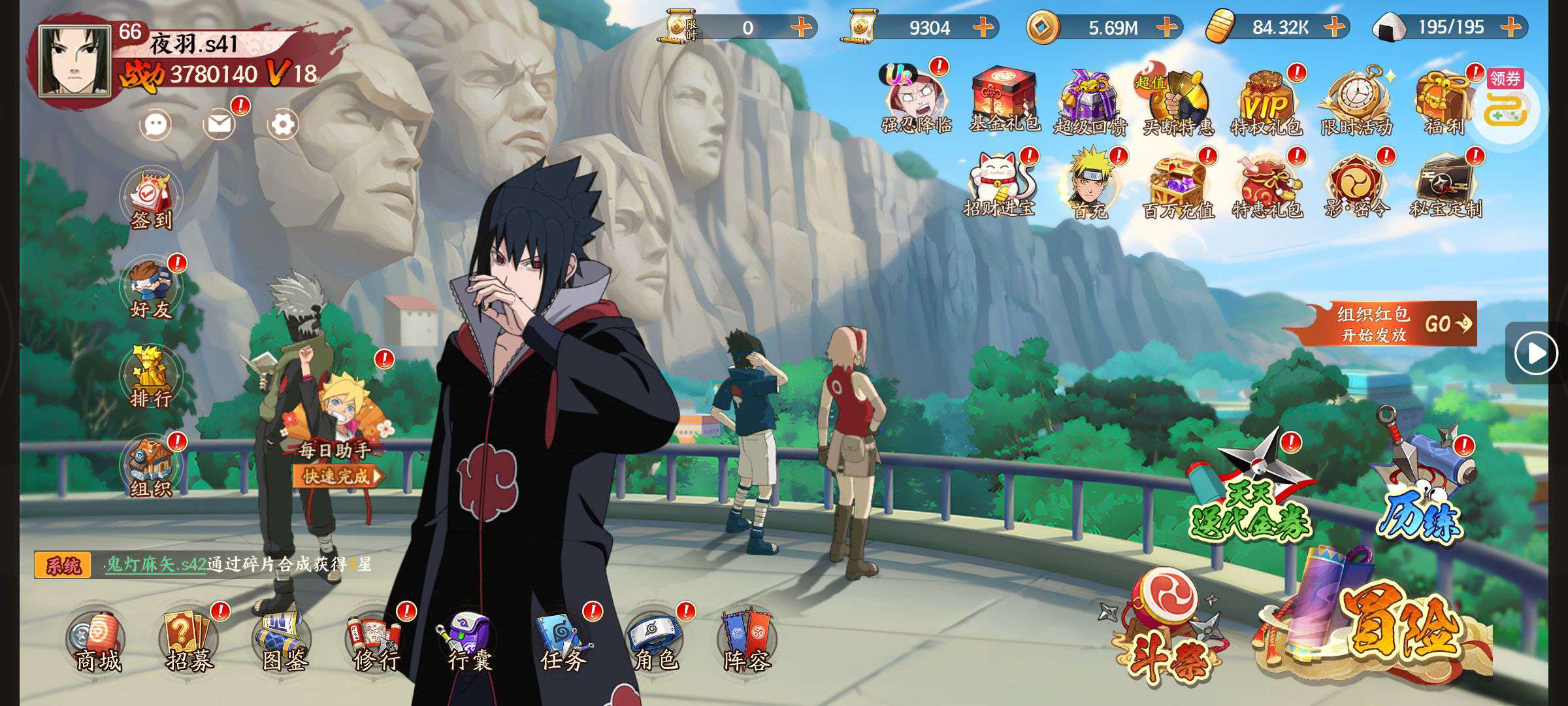
Task: Open the 图鉴 encyclopedia
Action: 284,642
